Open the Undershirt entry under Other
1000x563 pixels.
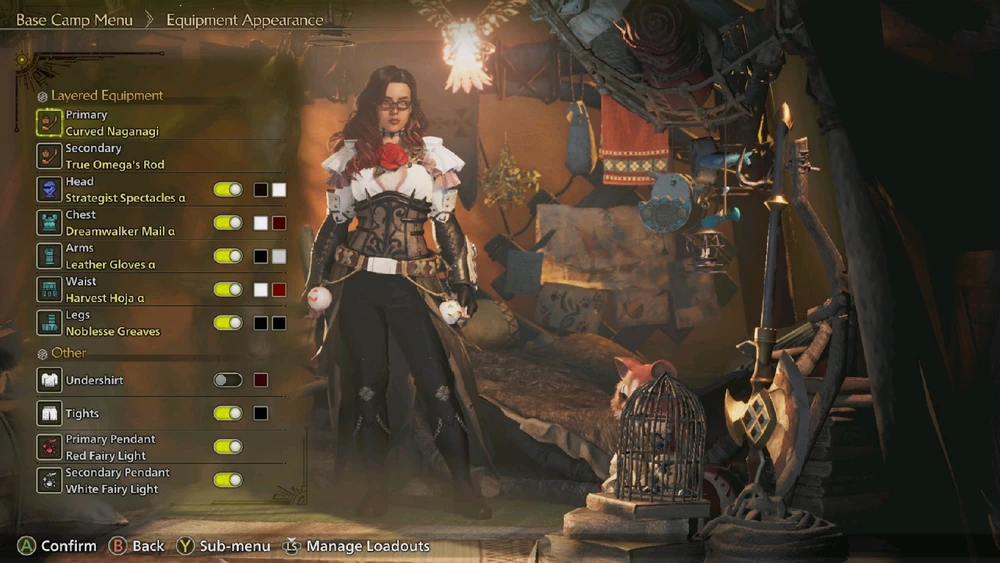click(x=94, y=380)
